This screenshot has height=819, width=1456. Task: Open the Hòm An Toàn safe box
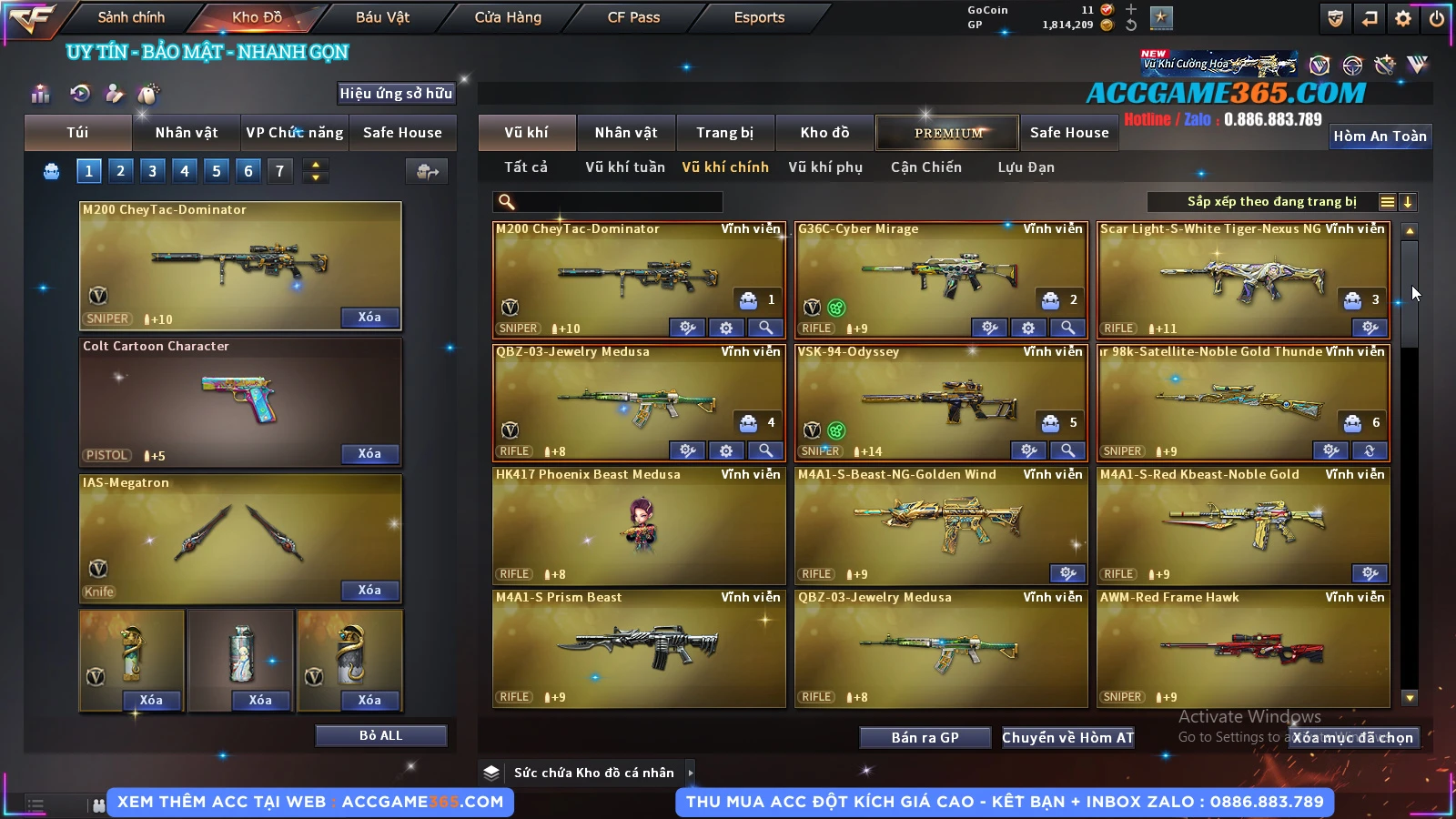click(1380, 136)
